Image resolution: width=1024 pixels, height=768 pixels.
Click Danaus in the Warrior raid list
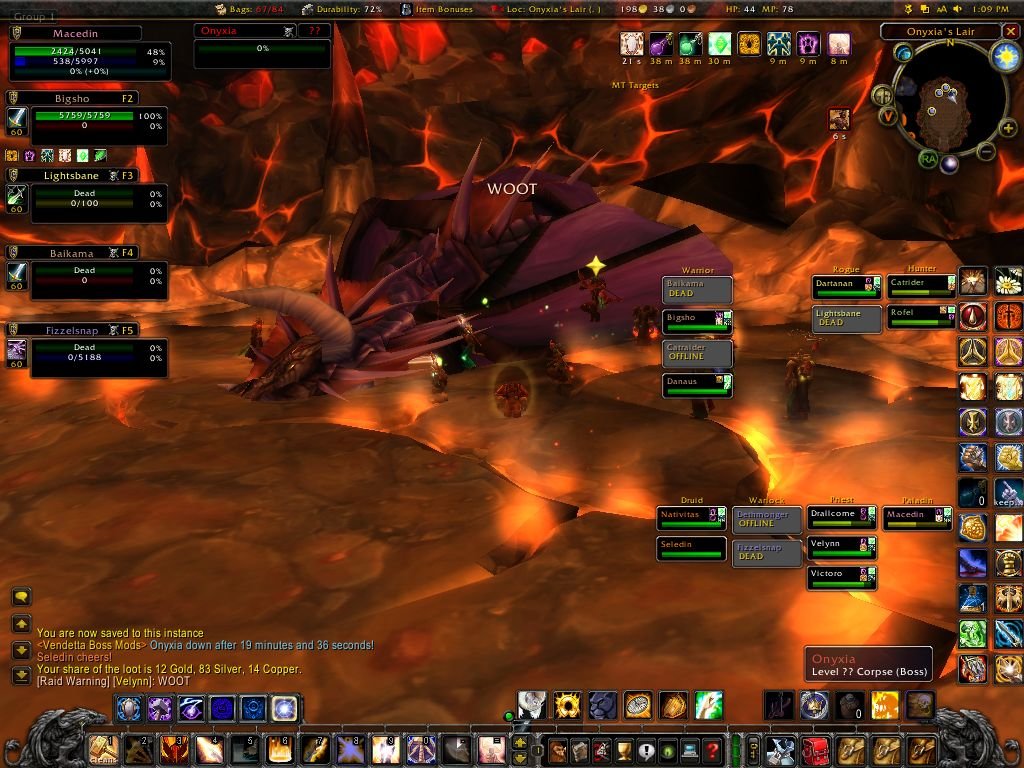tap(697, 385)
